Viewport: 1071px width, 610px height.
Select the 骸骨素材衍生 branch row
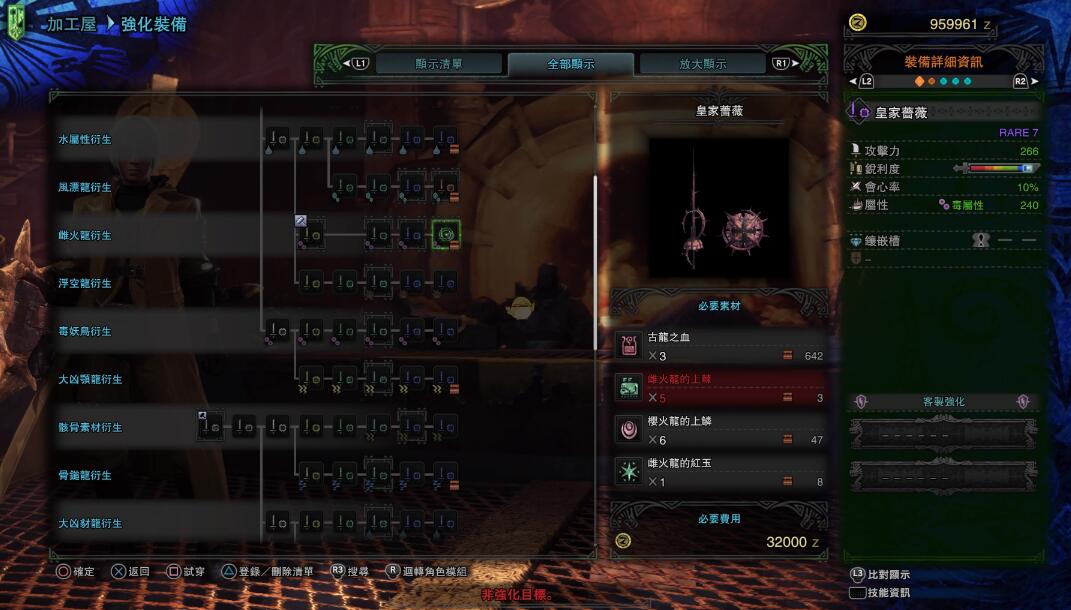(x=90, y=427)
